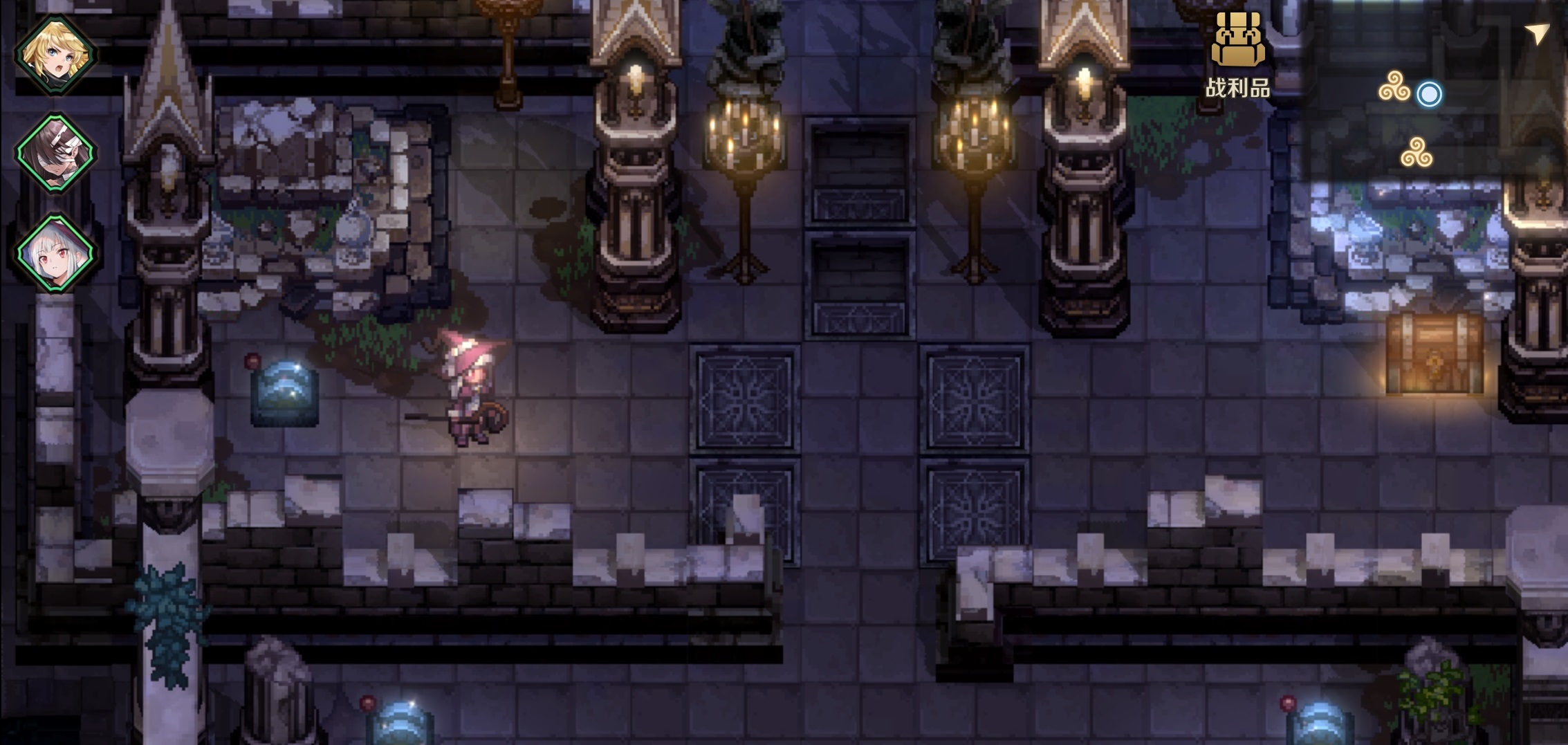This screenshot has height=745, width=1568.
Task: Select the dark-haired eyepatch character portrait
Action: point(55,153)
